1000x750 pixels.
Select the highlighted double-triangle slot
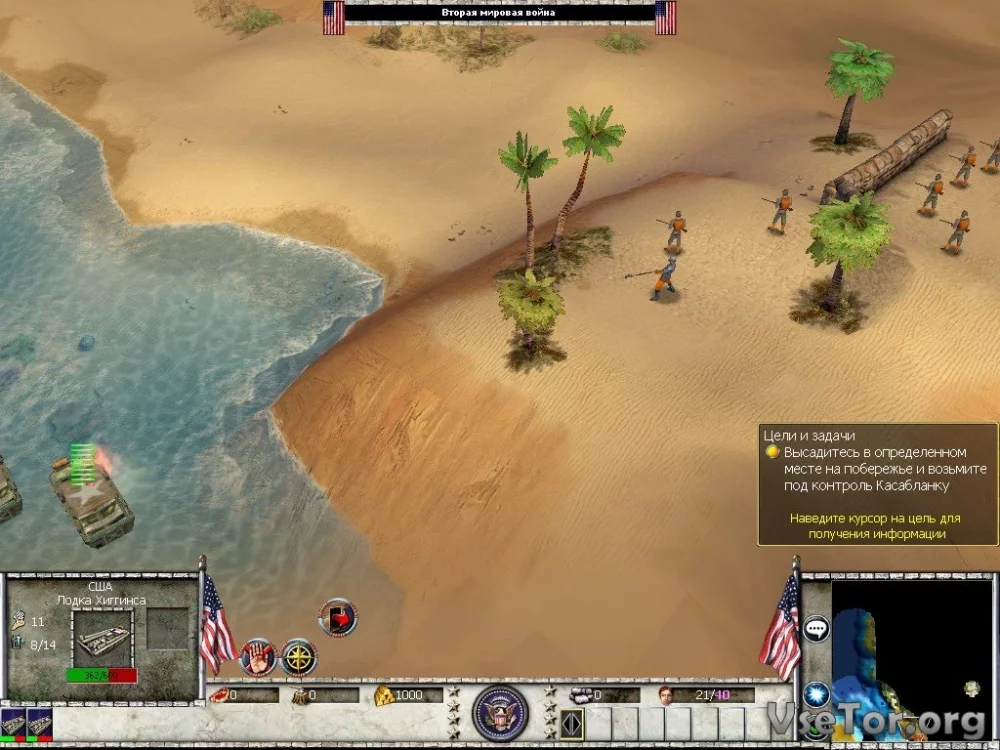click(571, 723)
